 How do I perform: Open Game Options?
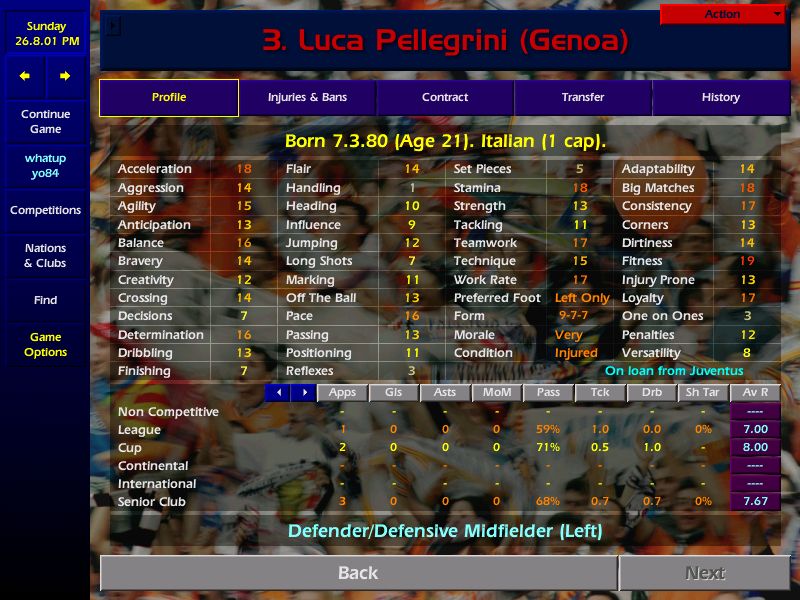45,345
